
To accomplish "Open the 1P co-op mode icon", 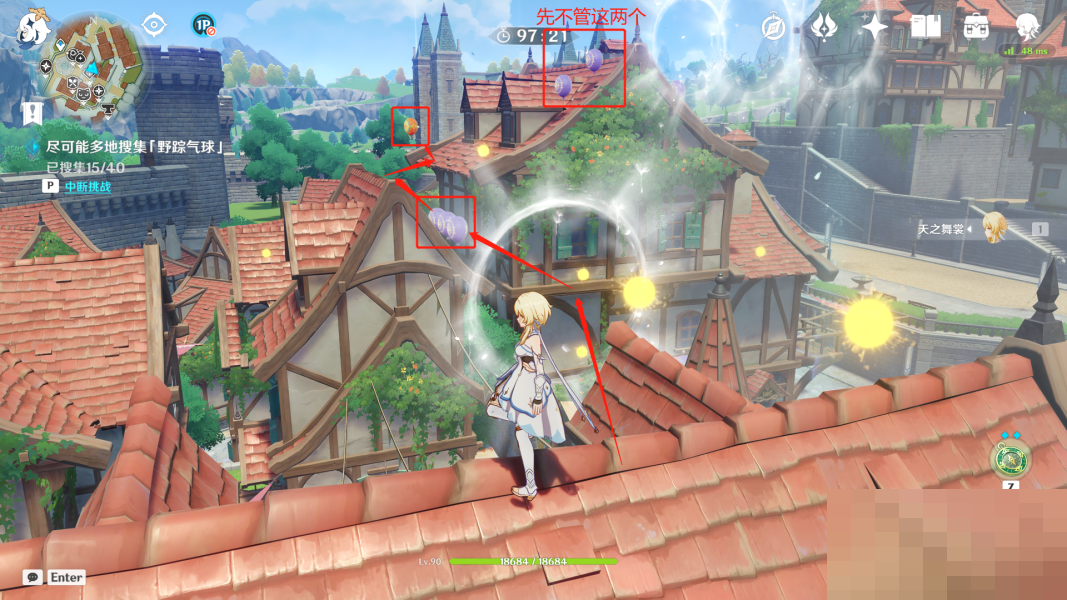I will (204, 25).
